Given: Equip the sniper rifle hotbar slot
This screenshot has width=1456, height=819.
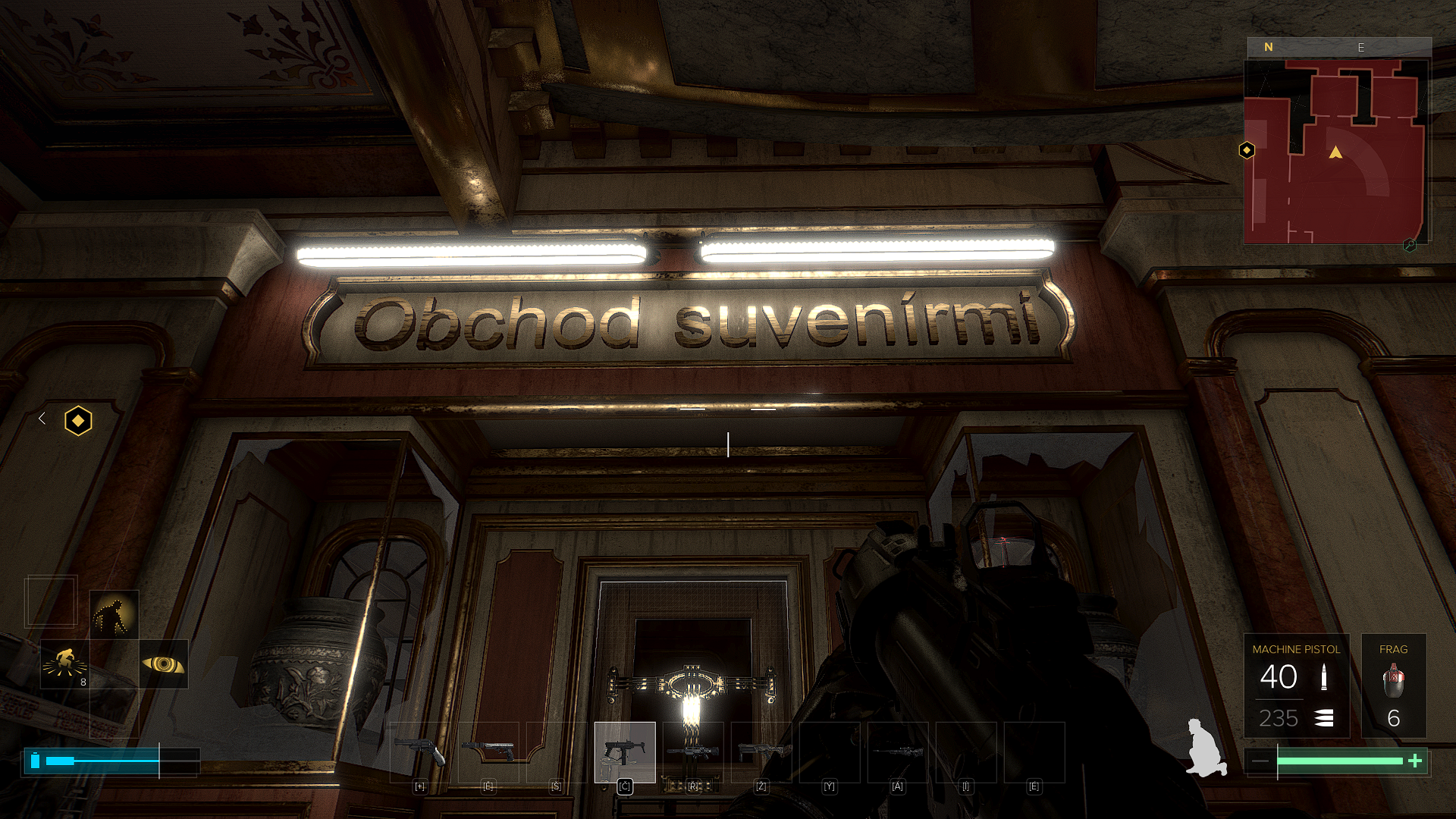Looking at the screenshot, I should 898,752.
